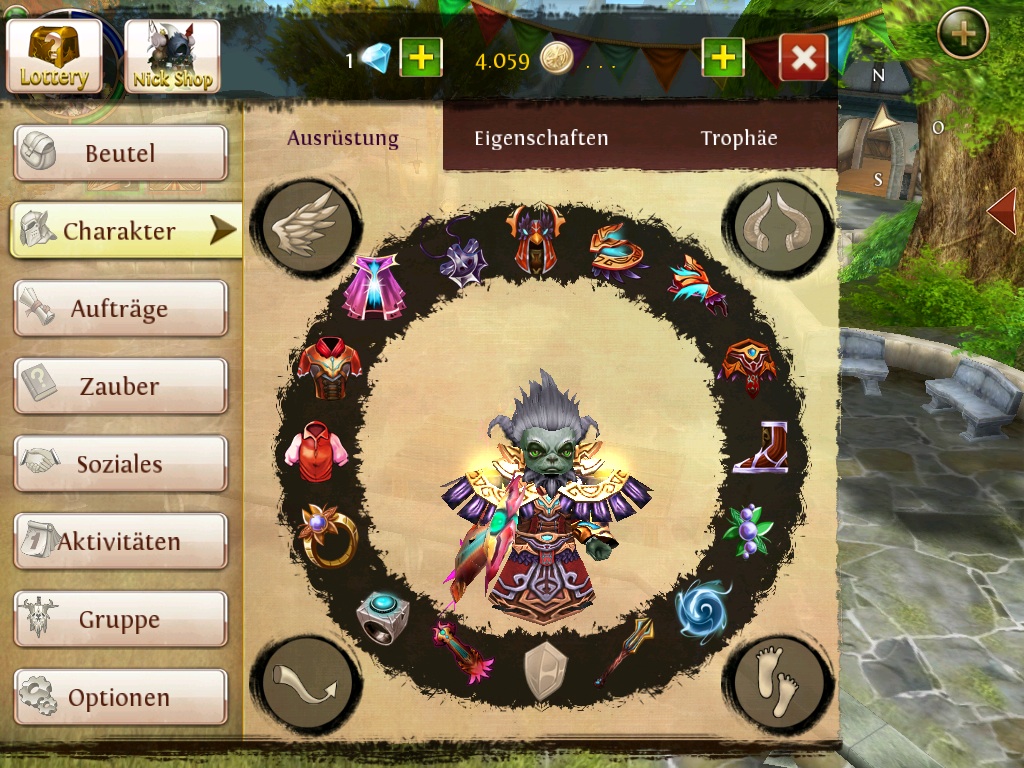Viewport: 1024px width, 768px height.
Task: Switch to the Trophäe tab
Action: 739,139
